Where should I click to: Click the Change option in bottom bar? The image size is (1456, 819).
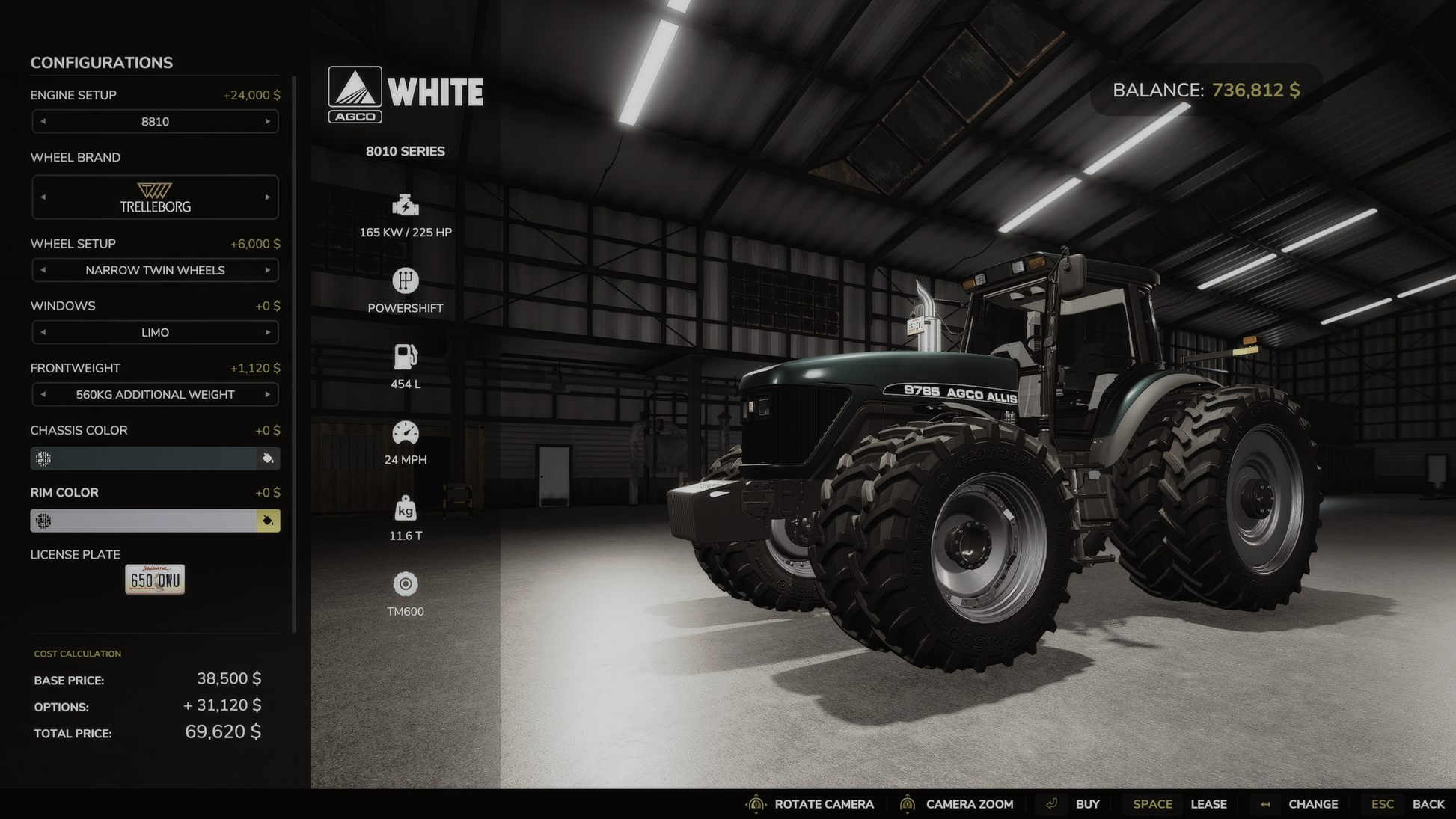[x=1312, y=804]
